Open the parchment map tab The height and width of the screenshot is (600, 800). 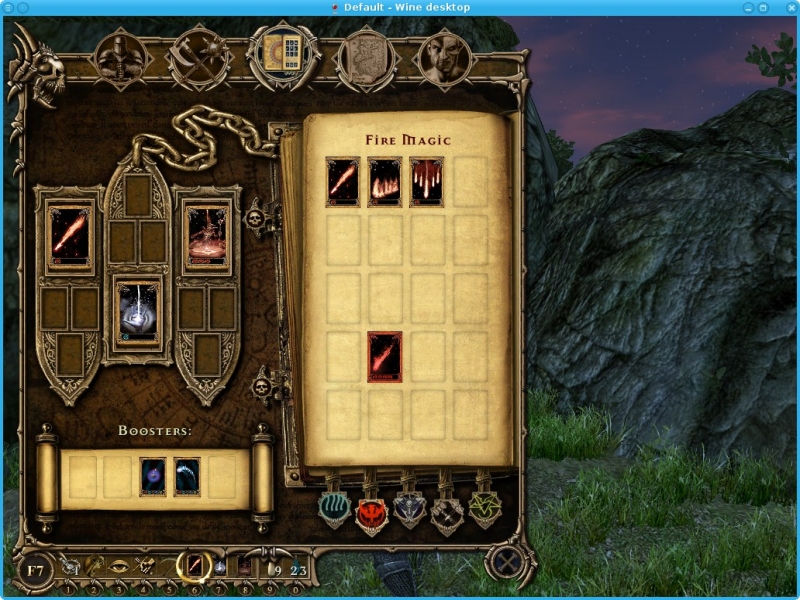pyautogui.click(x=364, y=57)
